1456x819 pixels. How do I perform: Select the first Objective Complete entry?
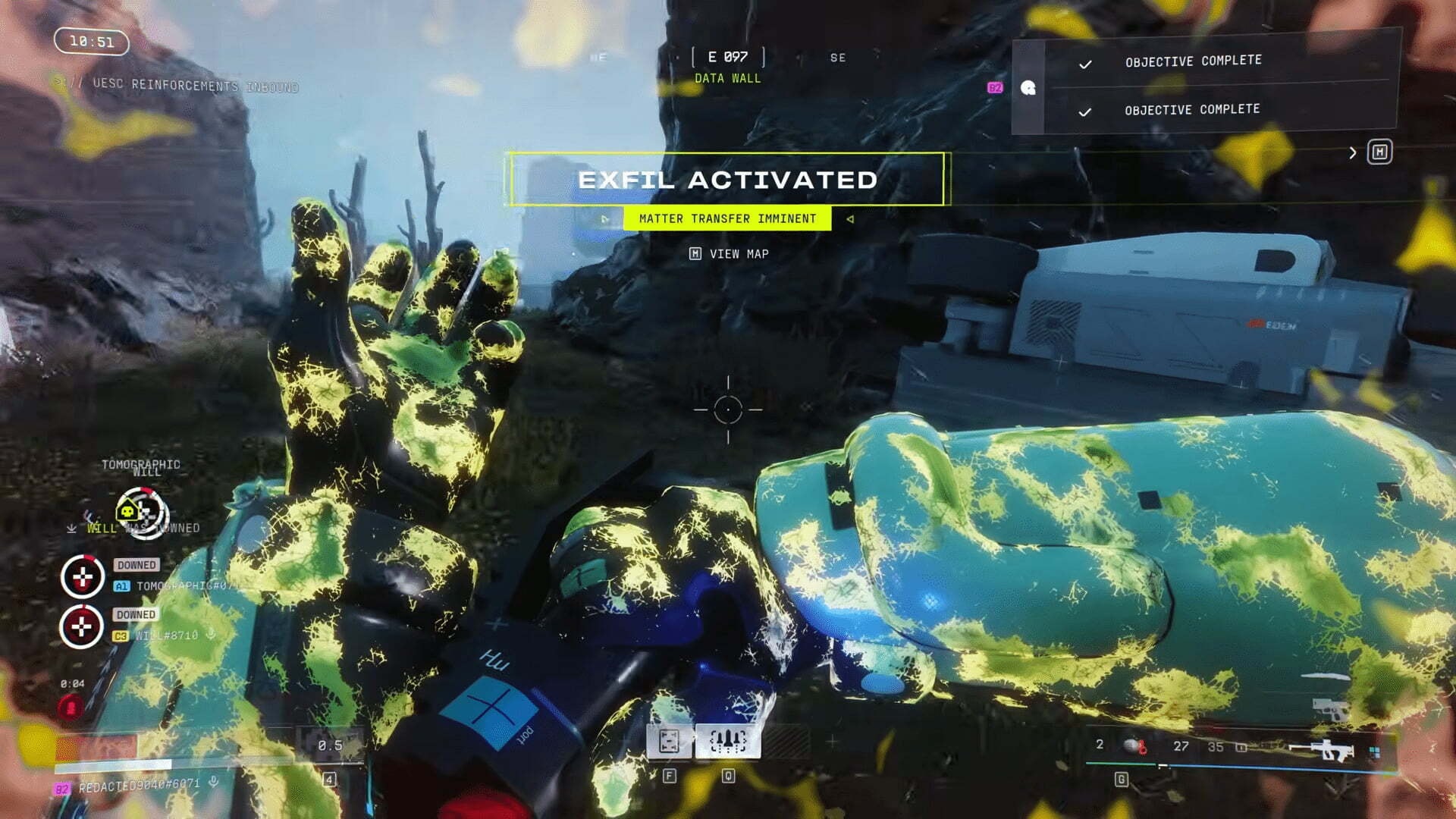click(x=1193, y=61)
